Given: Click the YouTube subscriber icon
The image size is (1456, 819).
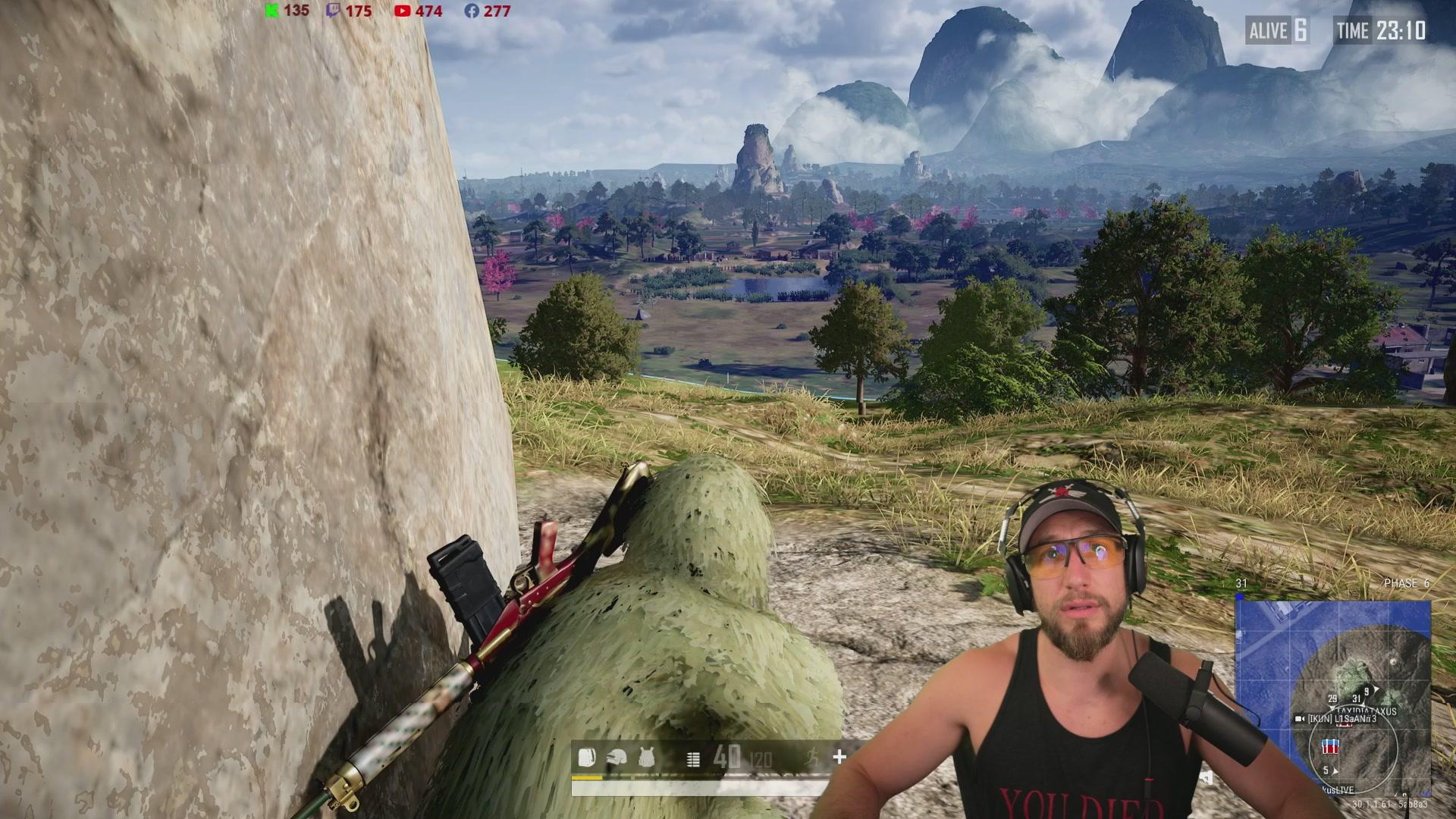Looking at the screenshot, I should tap(402, 11).
